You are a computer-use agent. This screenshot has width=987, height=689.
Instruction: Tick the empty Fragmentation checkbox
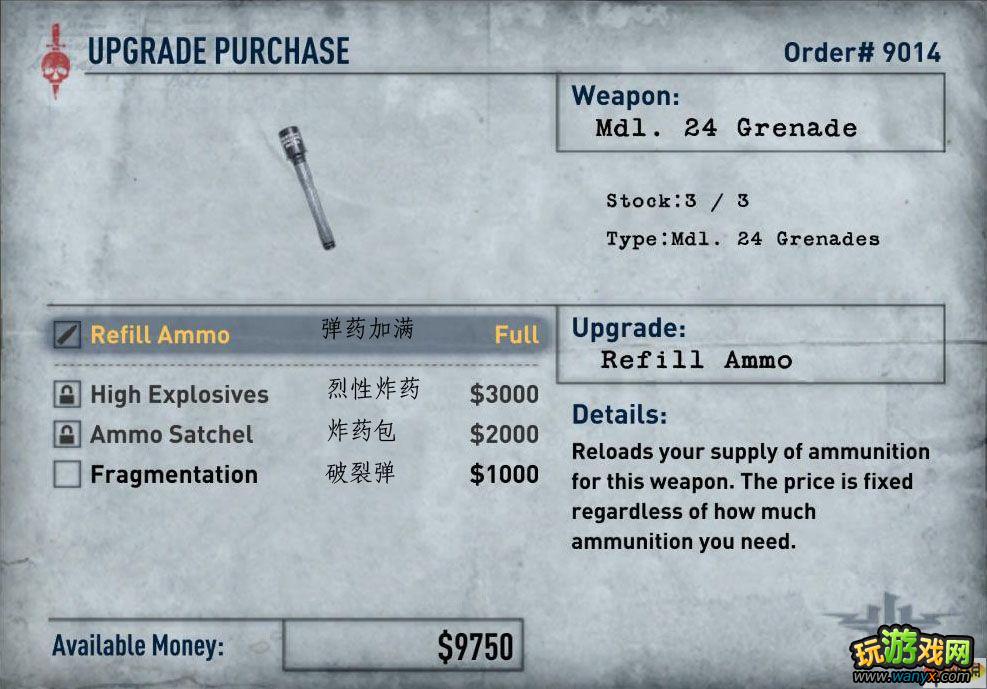(67, 475)
